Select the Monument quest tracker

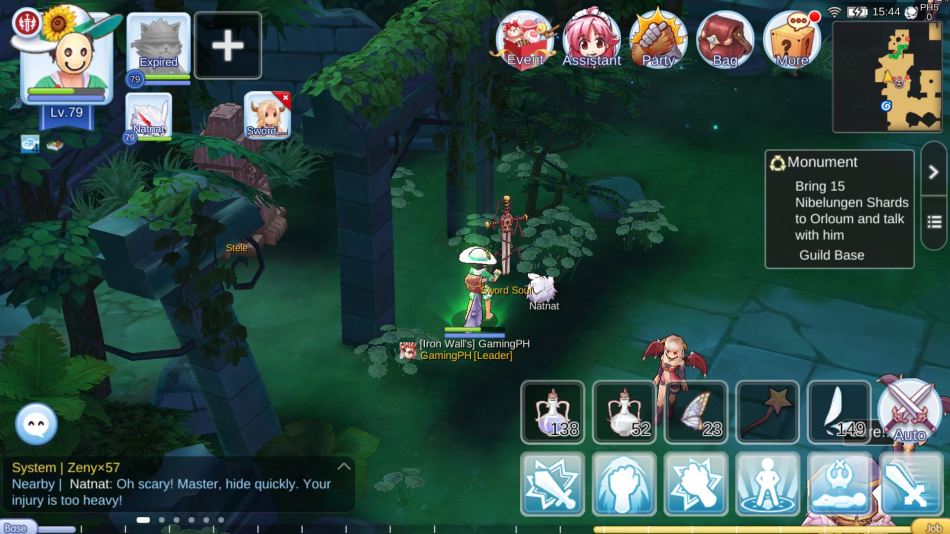(x=840, y=208)
